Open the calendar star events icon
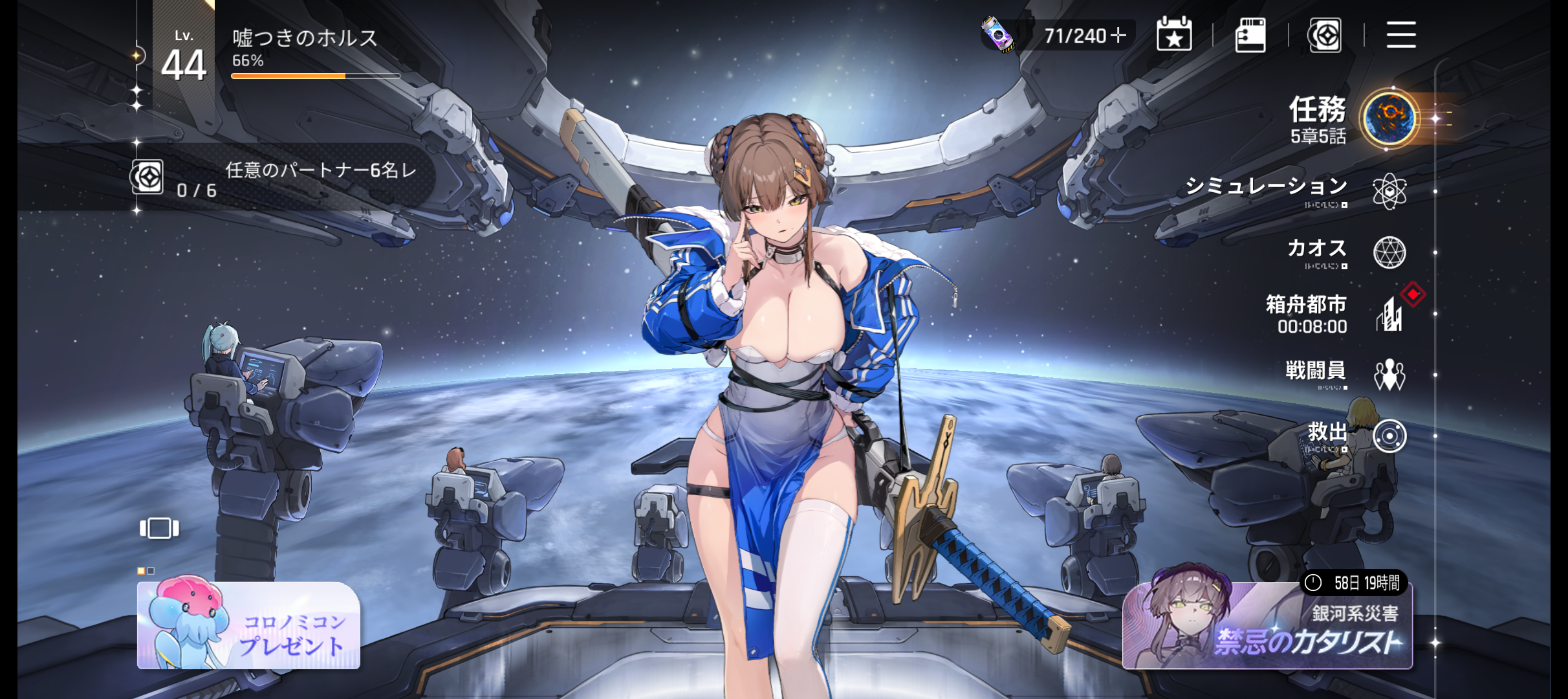The image size is (1568, 699). point(1174,35)
